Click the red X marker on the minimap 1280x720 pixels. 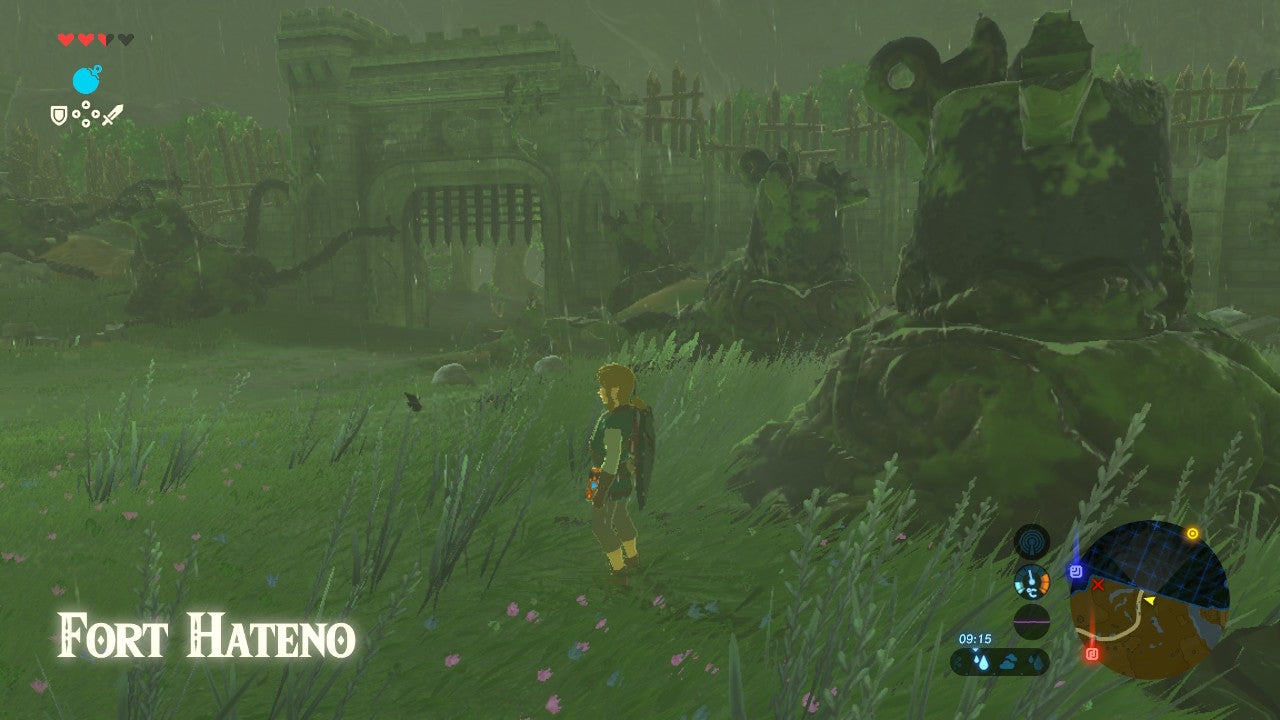coord(1098,584)
